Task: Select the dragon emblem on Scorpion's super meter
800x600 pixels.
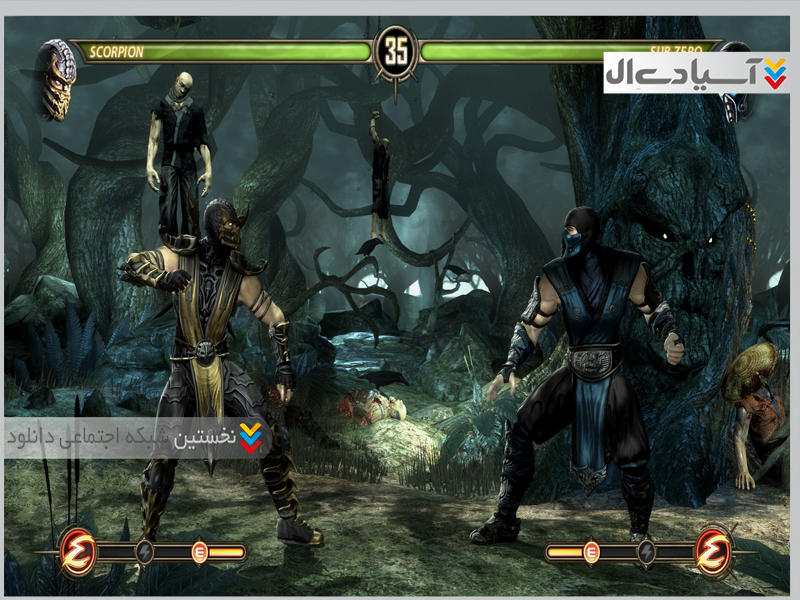Action: click(77, 549)
